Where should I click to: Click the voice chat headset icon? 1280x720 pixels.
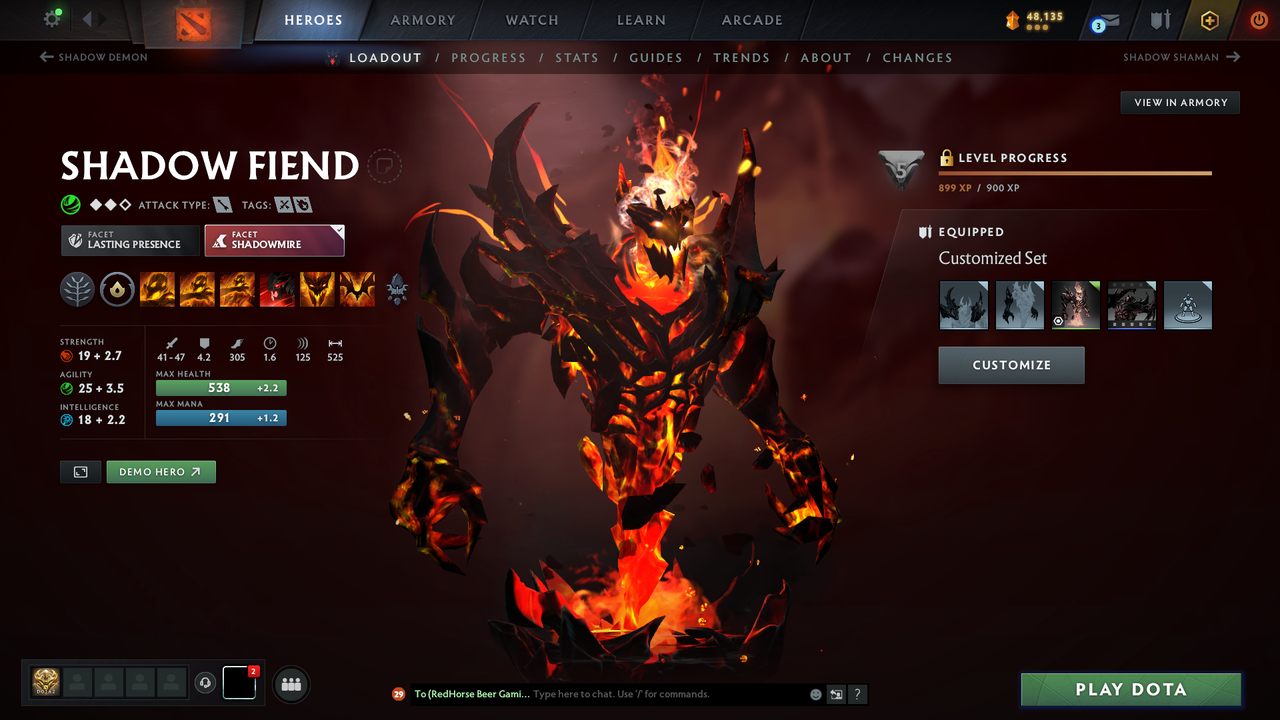pos(207,683)
